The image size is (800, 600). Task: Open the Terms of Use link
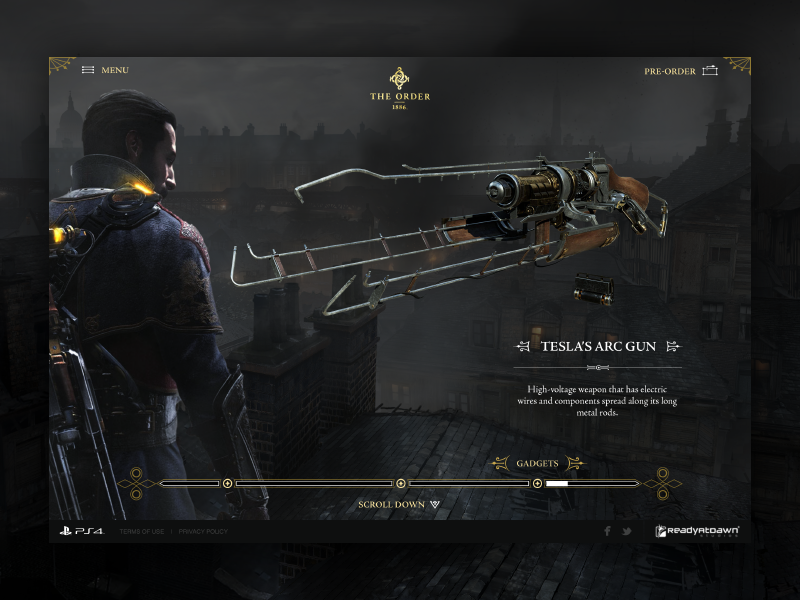141,531
